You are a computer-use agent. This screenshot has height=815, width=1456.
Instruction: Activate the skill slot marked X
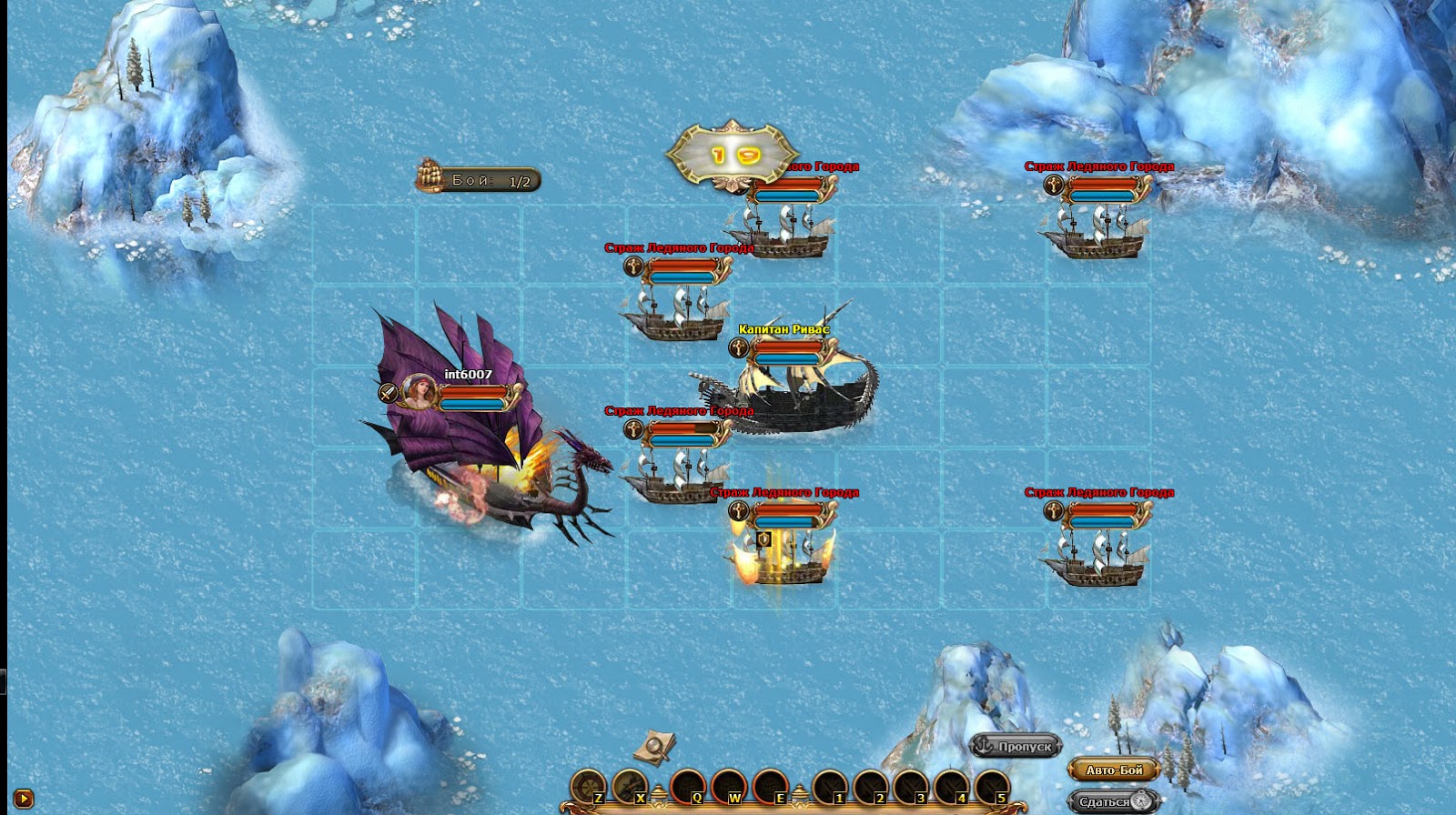pos(630,785)
